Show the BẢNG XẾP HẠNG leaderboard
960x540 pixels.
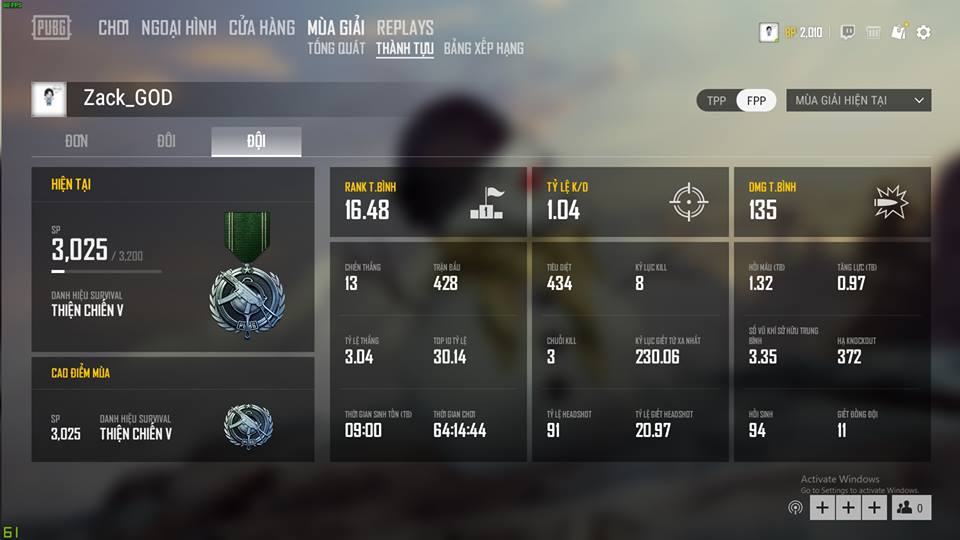click(484, 48)
